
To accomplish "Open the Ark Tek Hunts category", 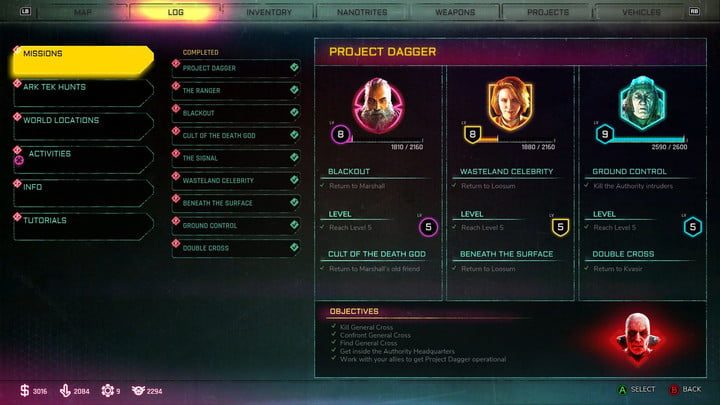I will point(82,90).
